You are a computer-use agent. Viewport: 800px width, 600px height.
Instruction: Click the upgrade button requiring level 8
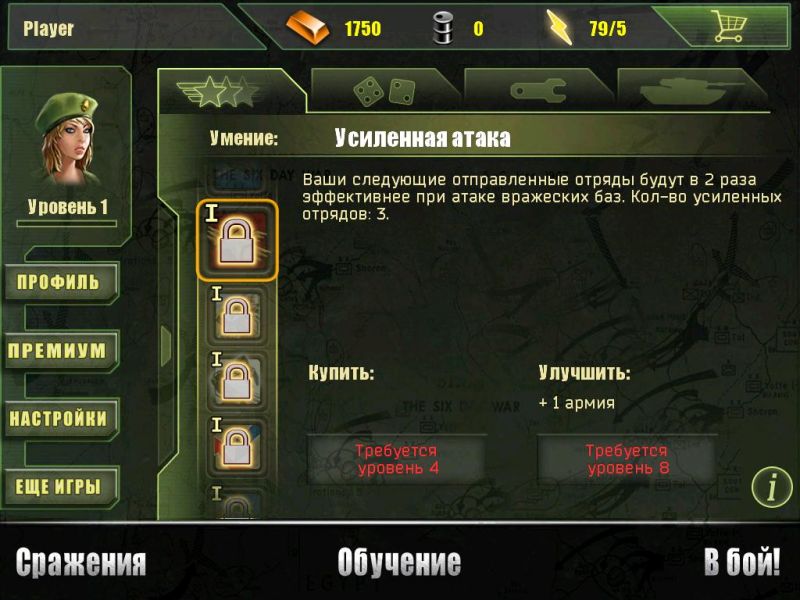[627, 459]
